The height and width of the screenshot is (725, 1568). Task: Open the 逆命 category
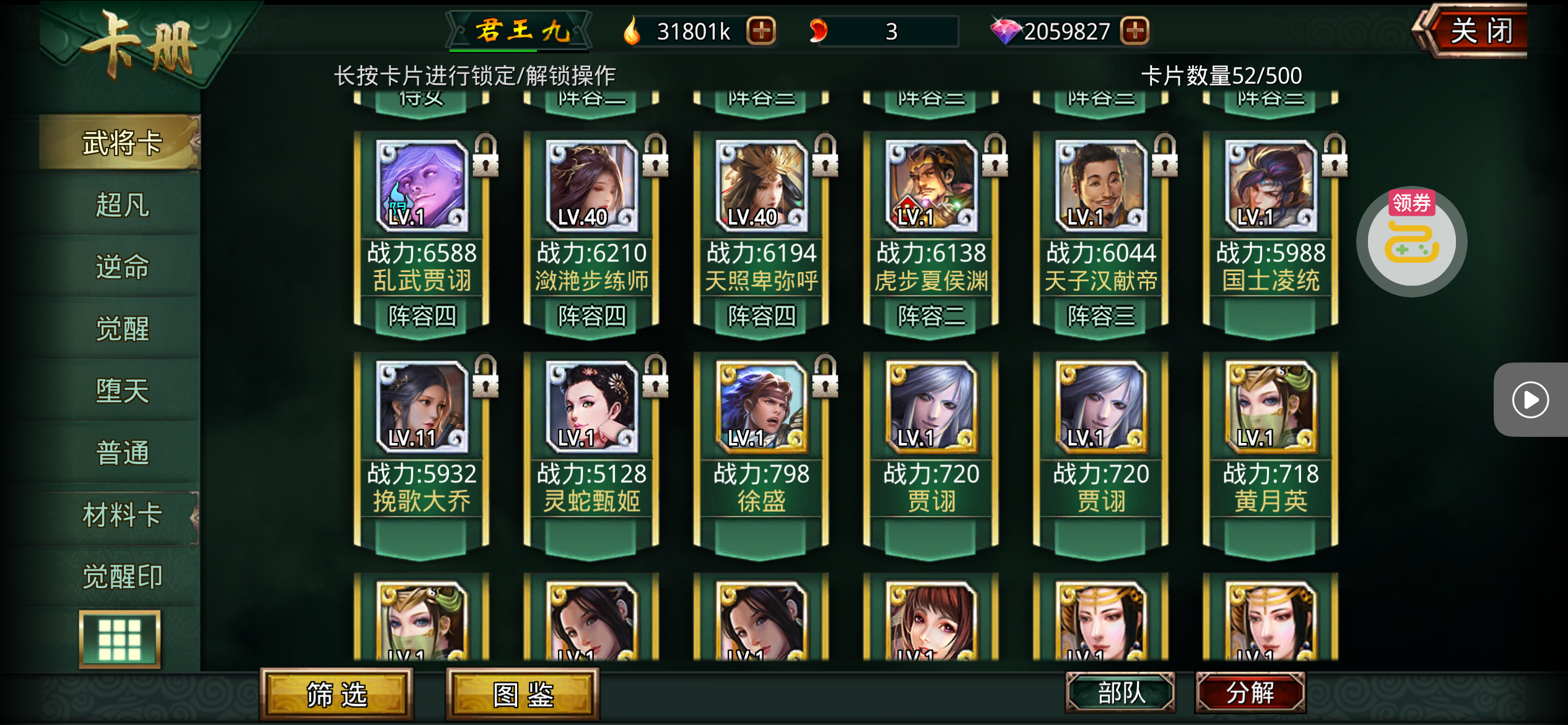pyautogui.click(x=121, y=266)
